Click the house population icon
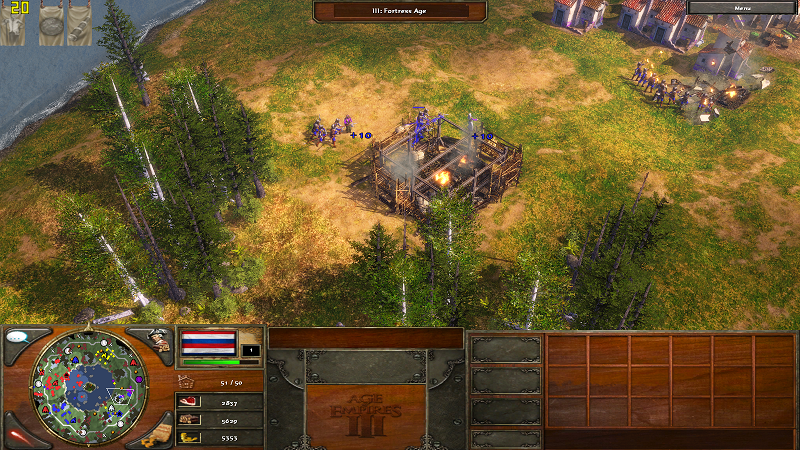 pyautogui.click(x=186, y=380)
